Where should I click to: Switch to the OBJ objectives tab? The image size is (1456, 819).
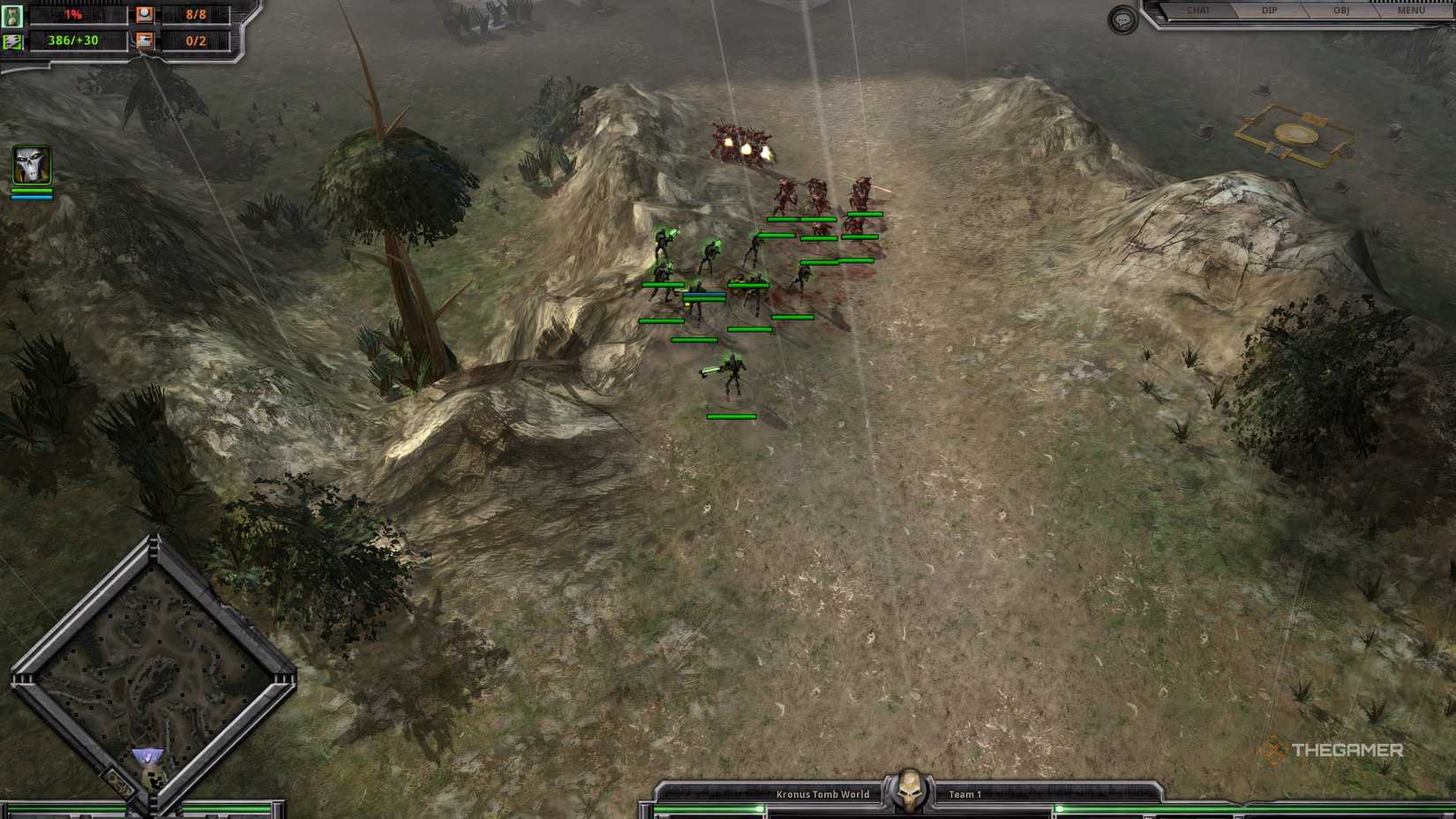point(1342,11)
